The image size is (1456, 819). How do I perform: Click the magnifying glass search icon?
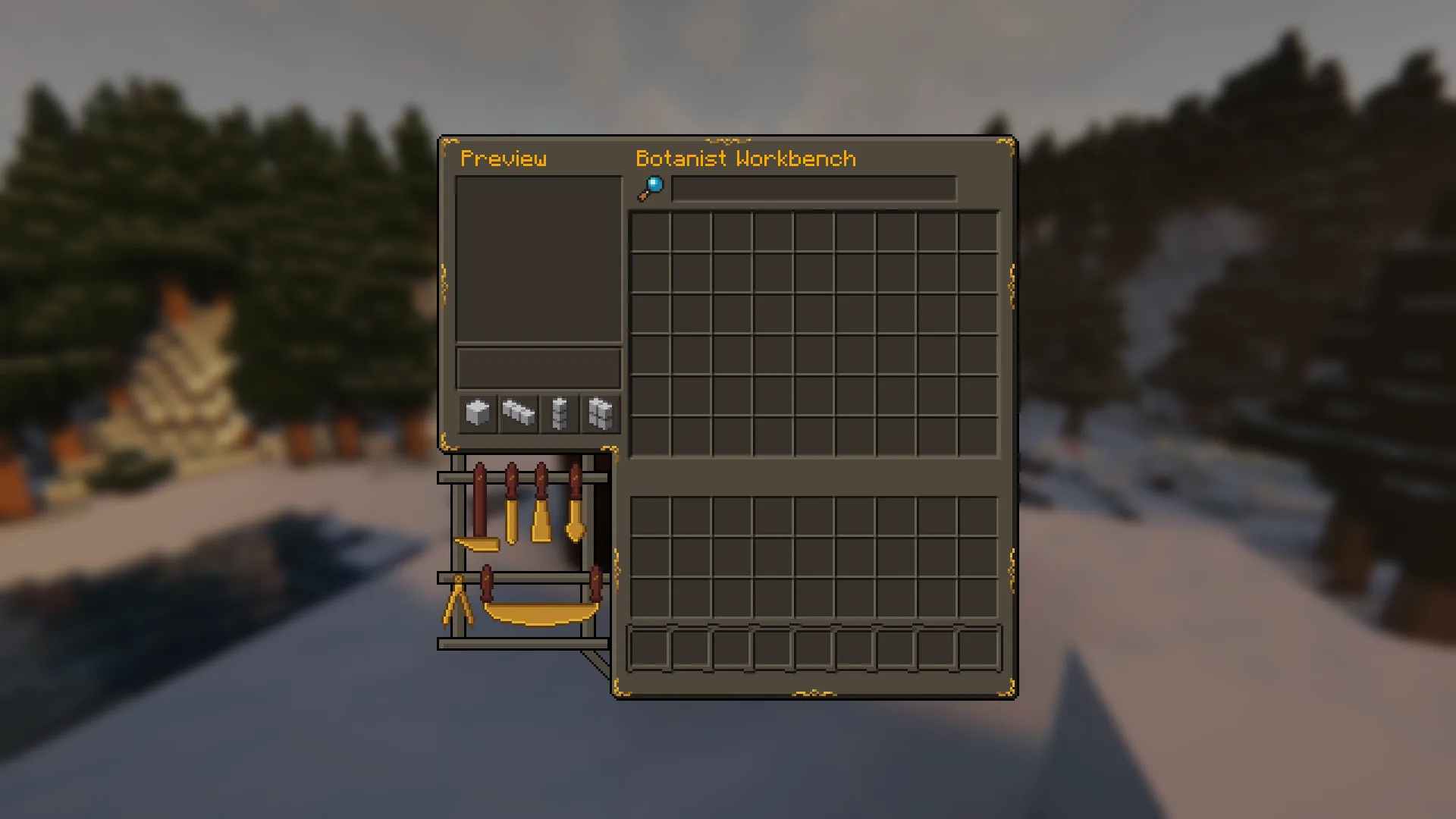651,187
